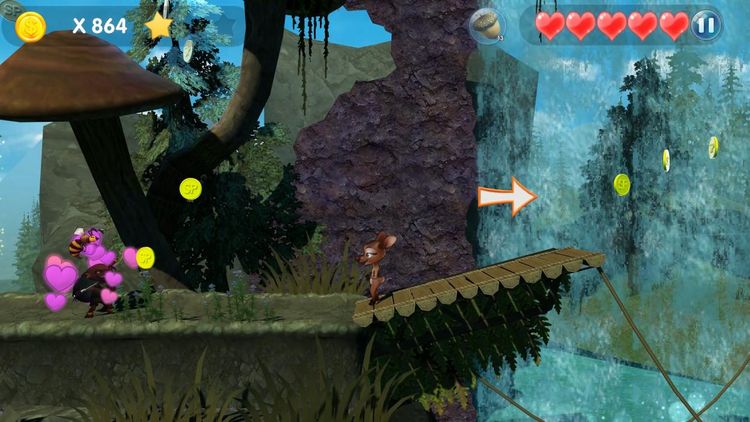Pause the game with the pause button
Viewport: 750px width, 422px height.
pyautogui.click(x=706, y=25)
